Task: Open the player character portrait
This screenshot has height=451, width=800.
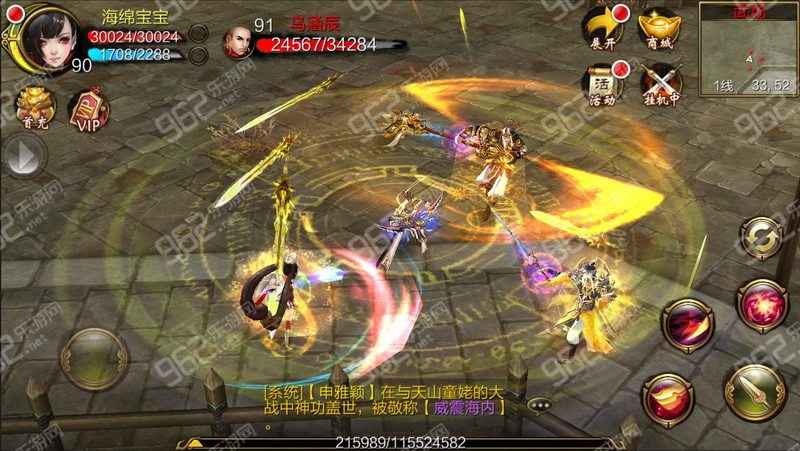Action: click(x=46, y=38)
